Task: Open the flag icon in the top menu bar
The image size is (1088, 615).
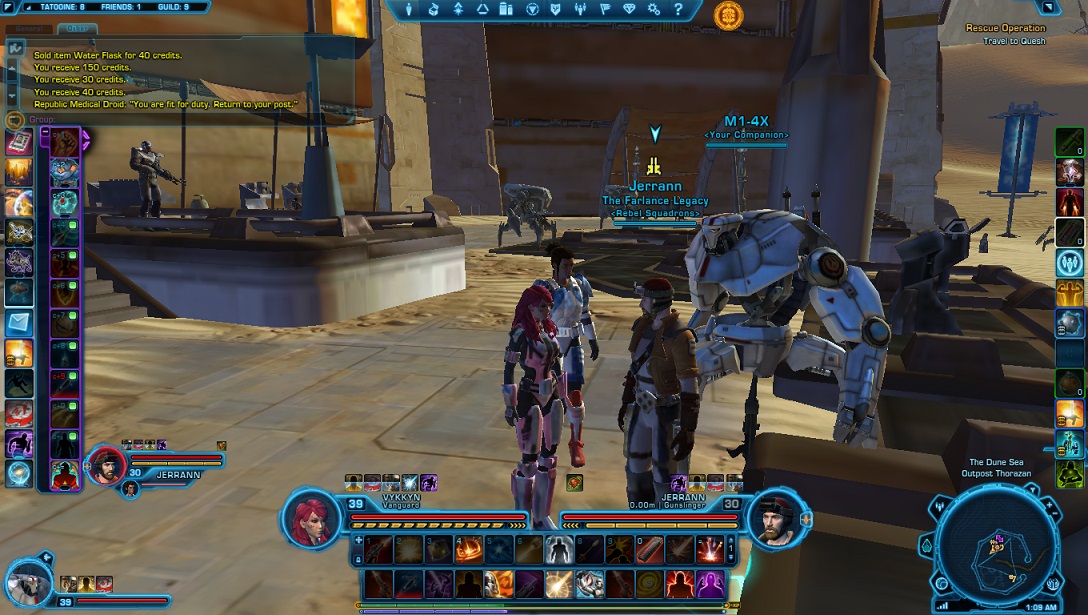Action: point(605,9)
